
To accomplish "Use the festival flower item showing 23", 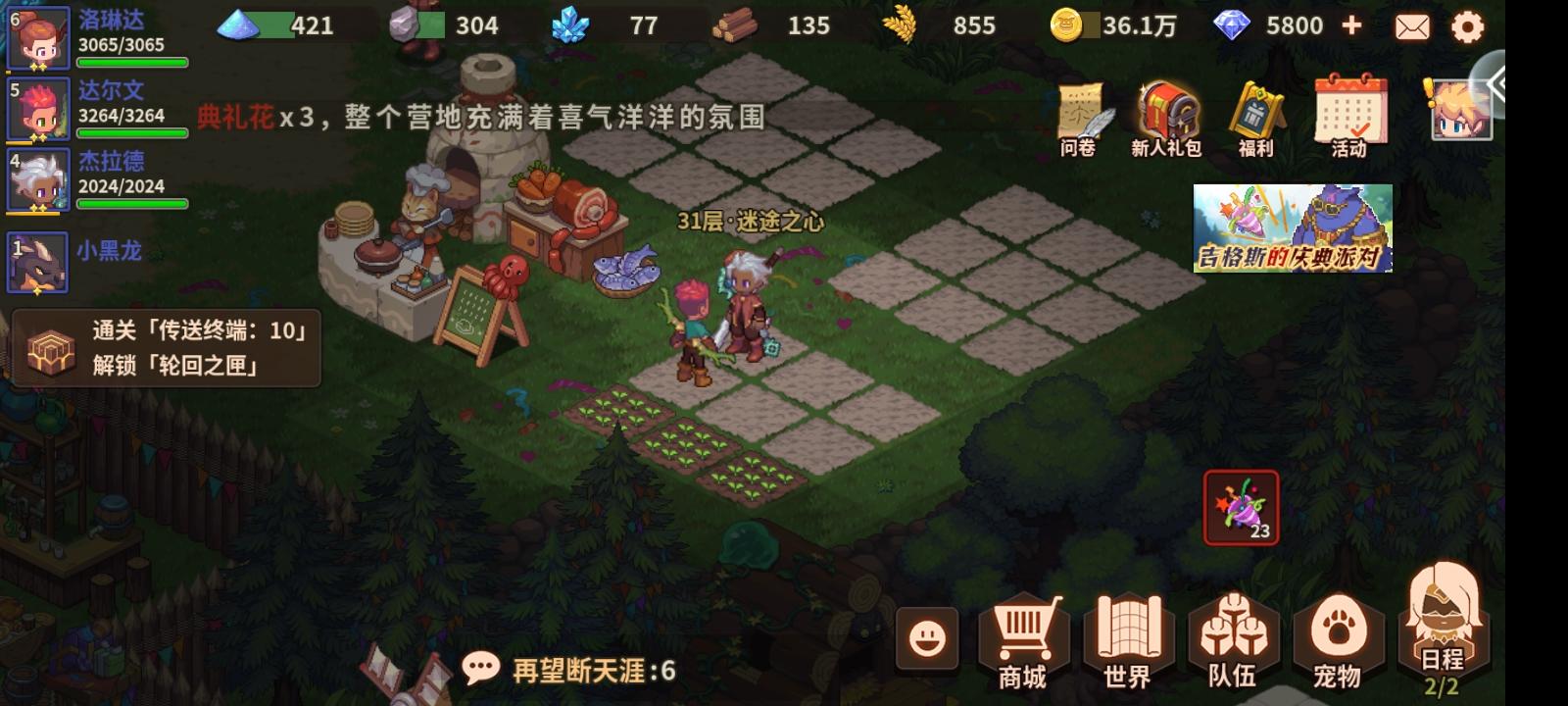I will point(1240,507).
